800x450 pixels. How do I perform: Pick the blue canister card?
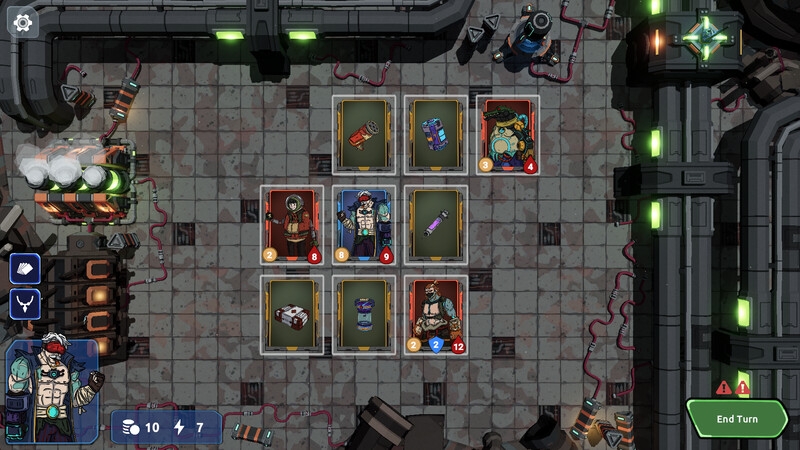coord(364,315)
